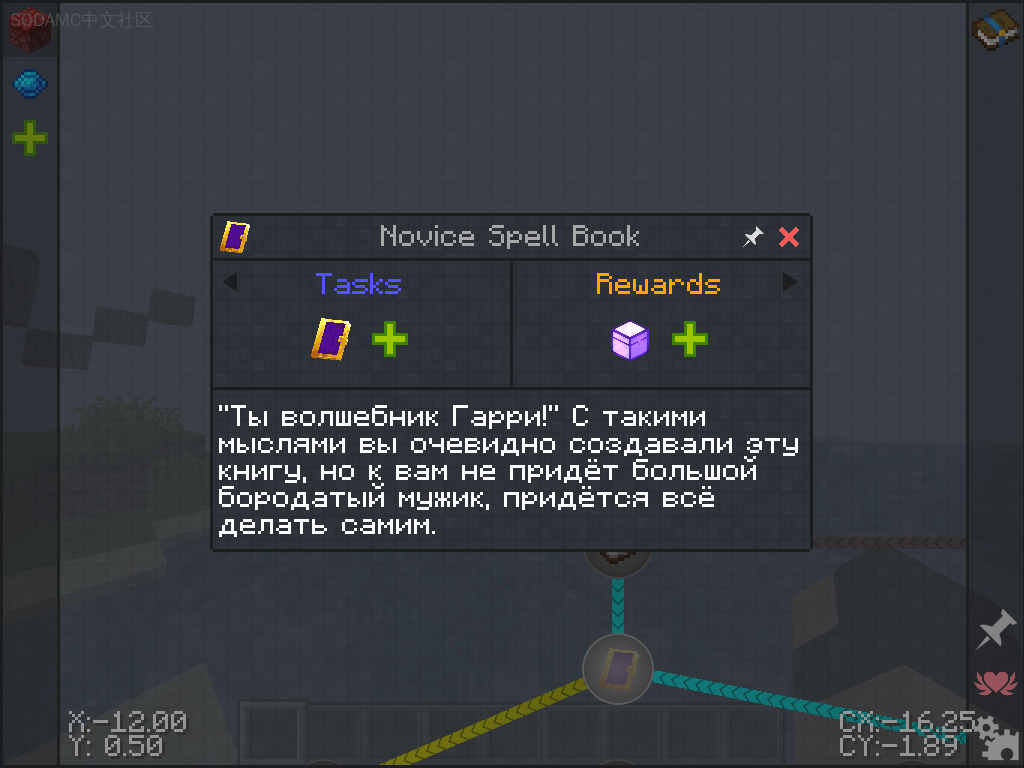Select the spell book quest node
Viewport: 1024px width, 768px height.
618,668
